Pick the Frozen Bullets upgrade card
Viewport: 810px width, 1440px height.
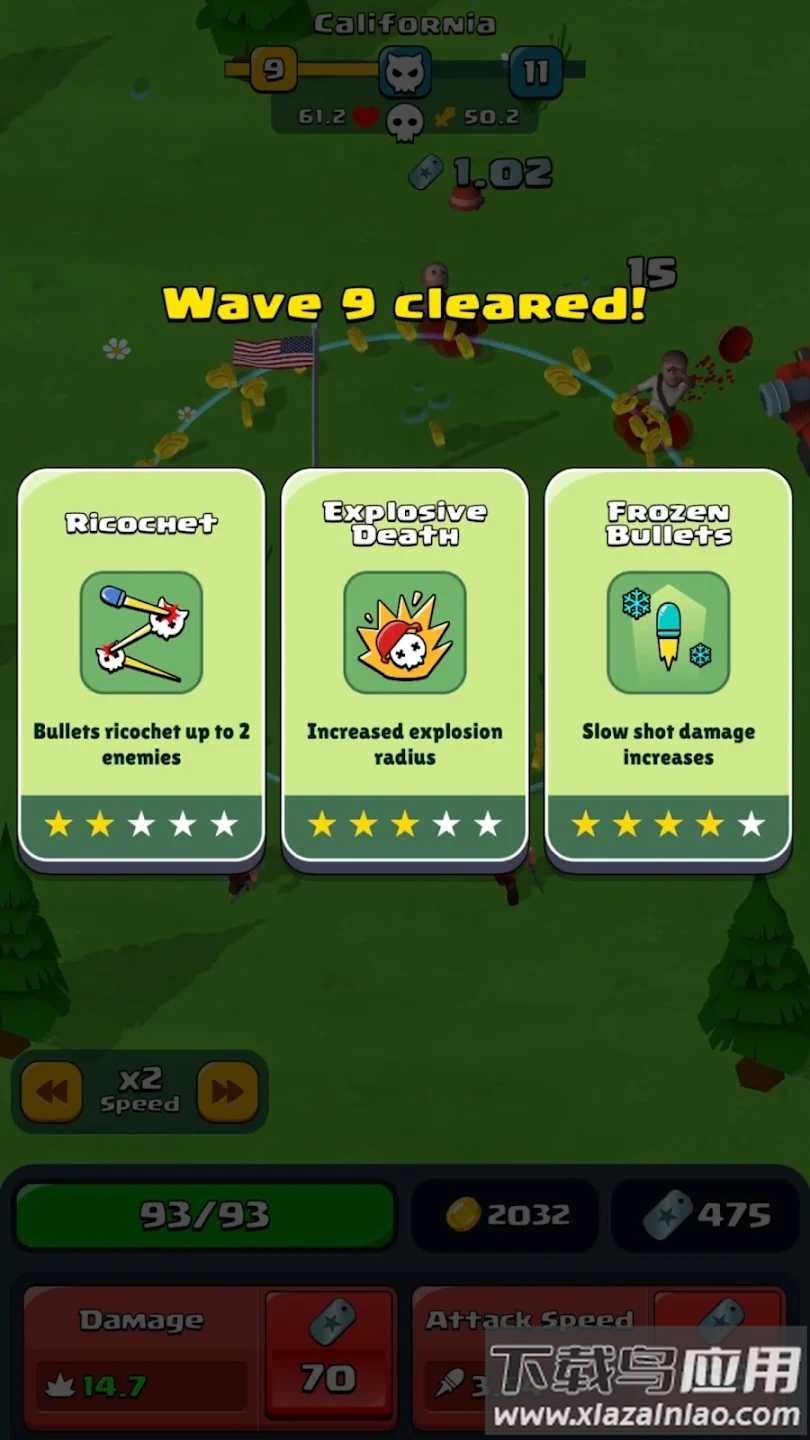point(668,666)
